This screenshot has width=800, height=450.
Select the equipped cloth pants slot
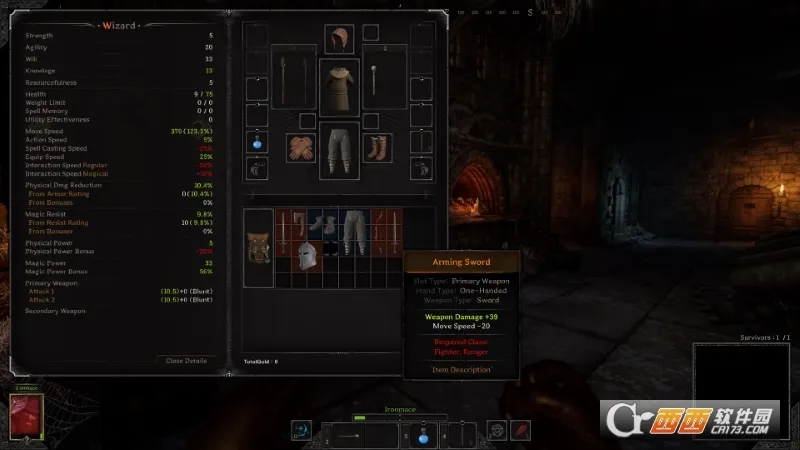(339, 149)
